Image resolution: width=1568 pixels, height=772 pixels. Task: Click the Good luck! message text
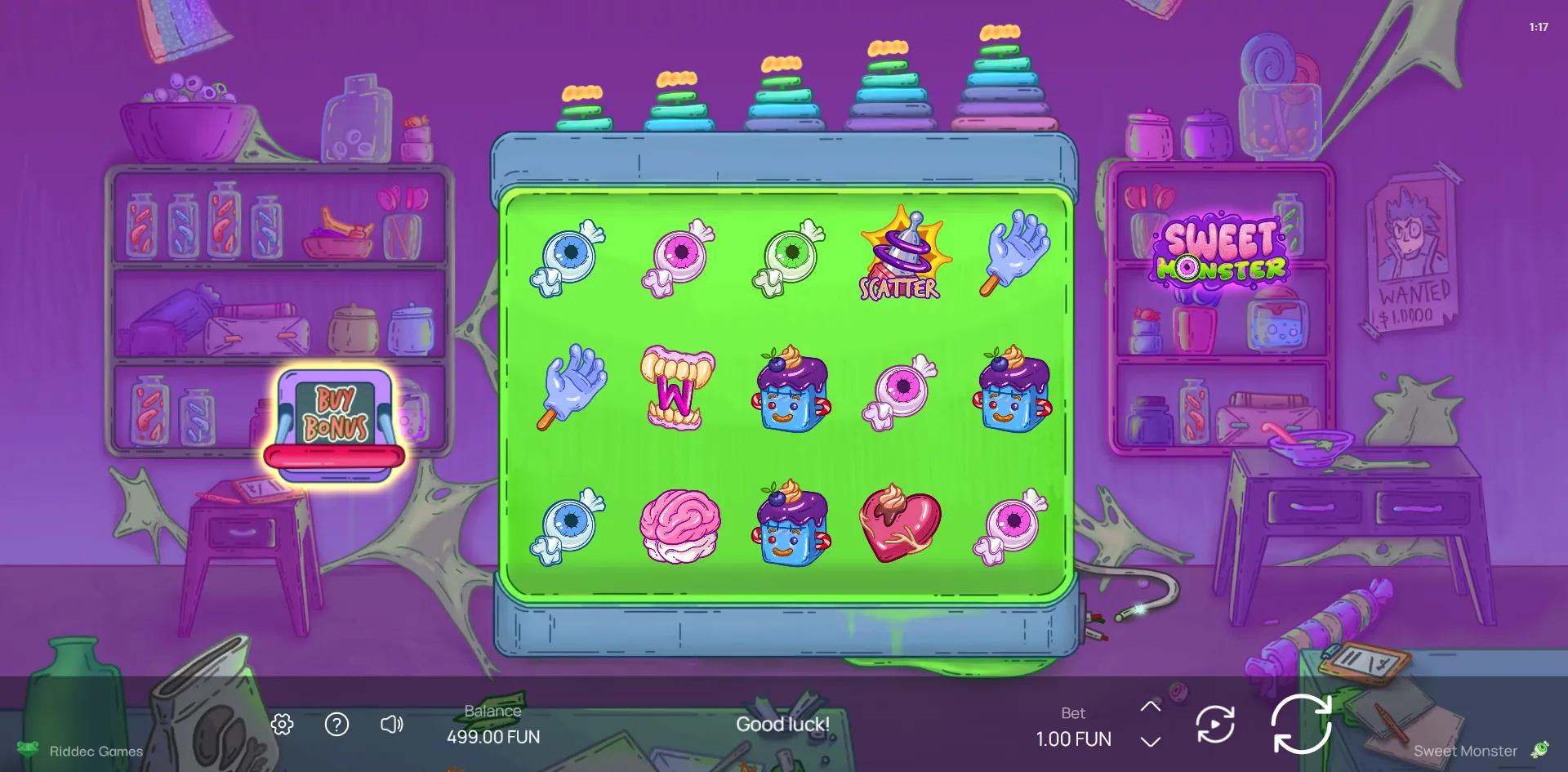(x=782, y=725)
